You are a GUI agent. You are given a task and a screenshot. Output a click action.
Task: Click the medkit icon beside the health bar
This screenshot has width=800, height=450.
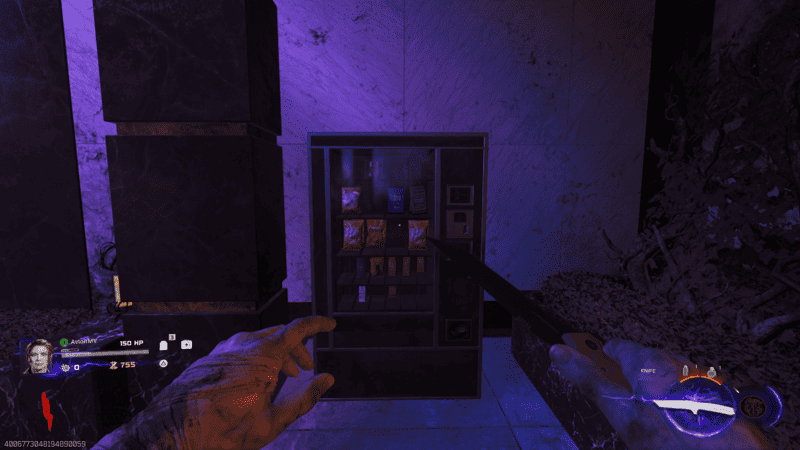click(186, 344)
